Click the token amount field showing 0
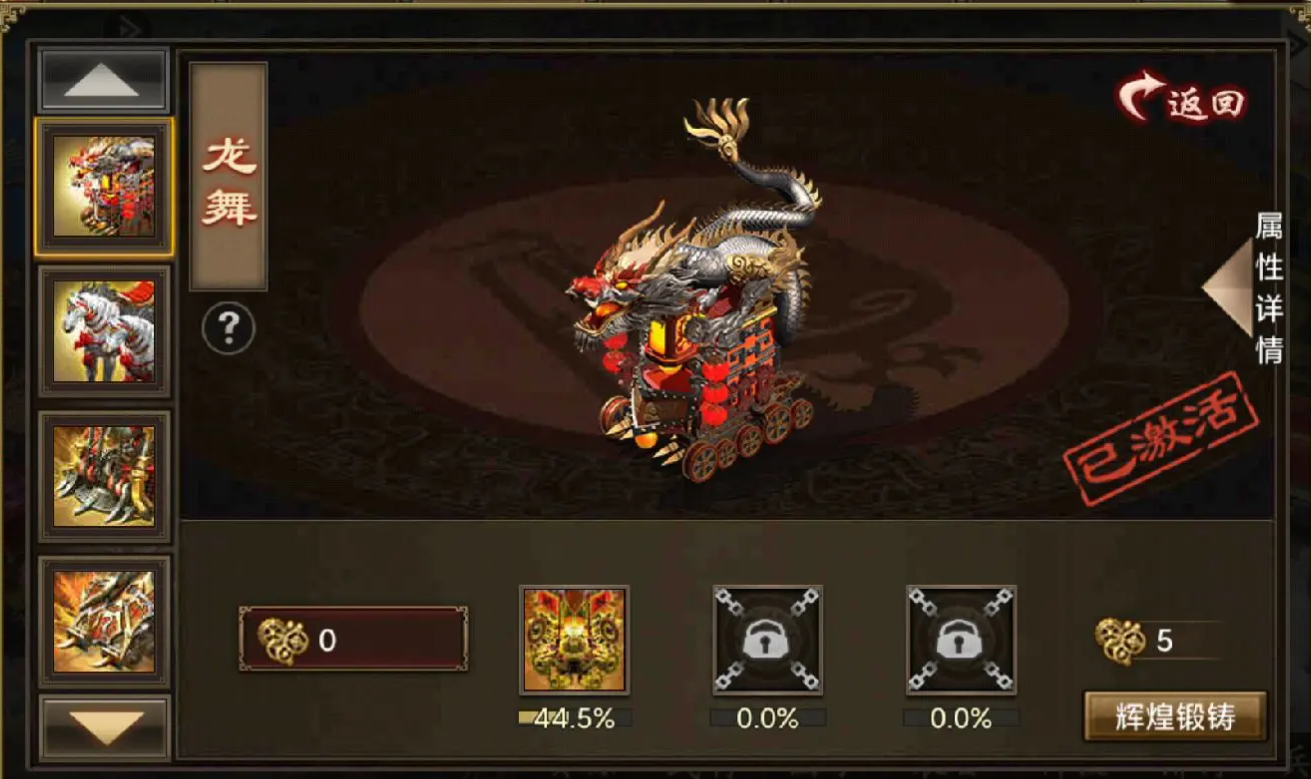The width and height of the screenshot is (1311, 779). [353, 640]
